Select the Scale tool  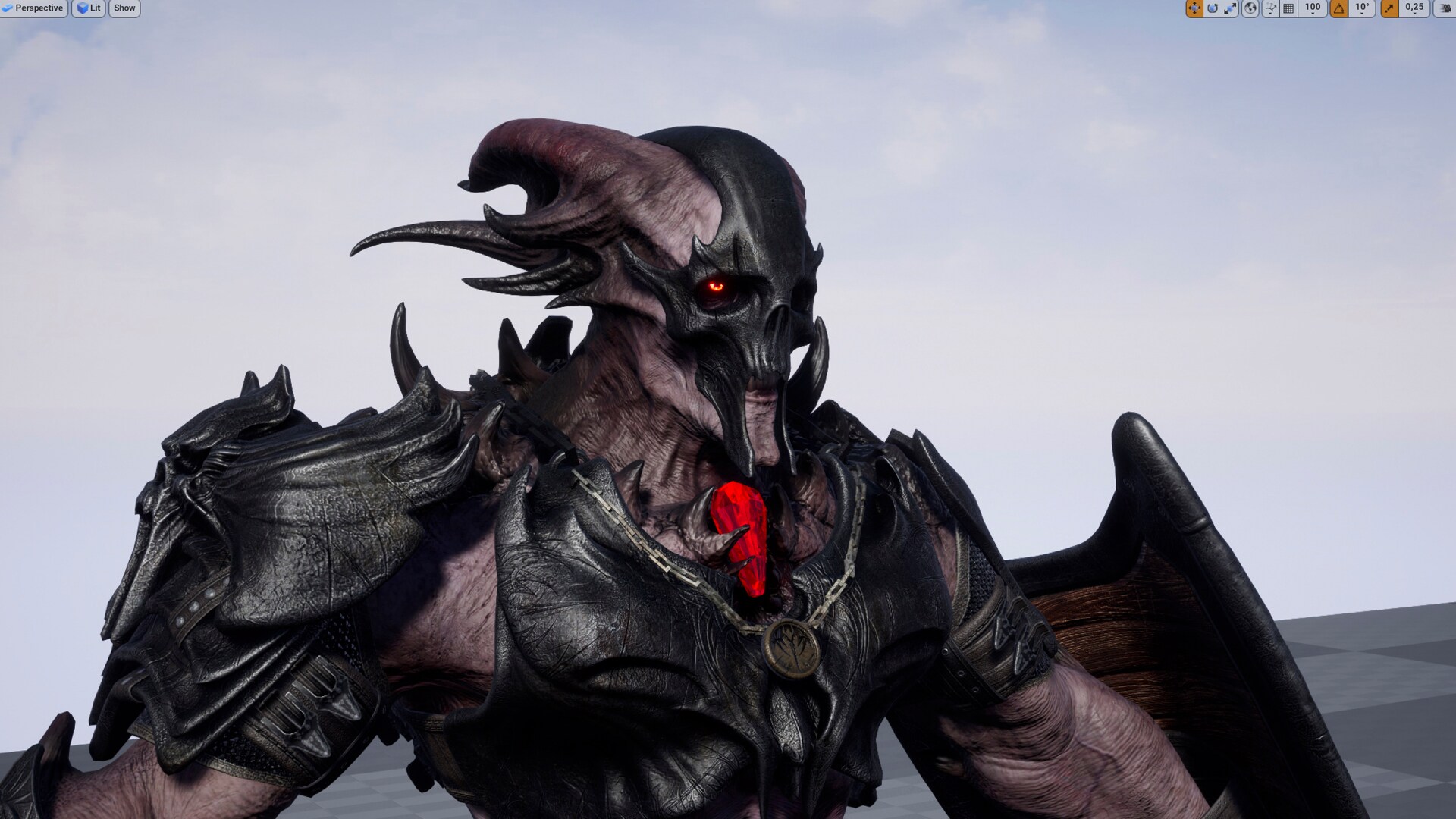click(x=1232, y=8)
